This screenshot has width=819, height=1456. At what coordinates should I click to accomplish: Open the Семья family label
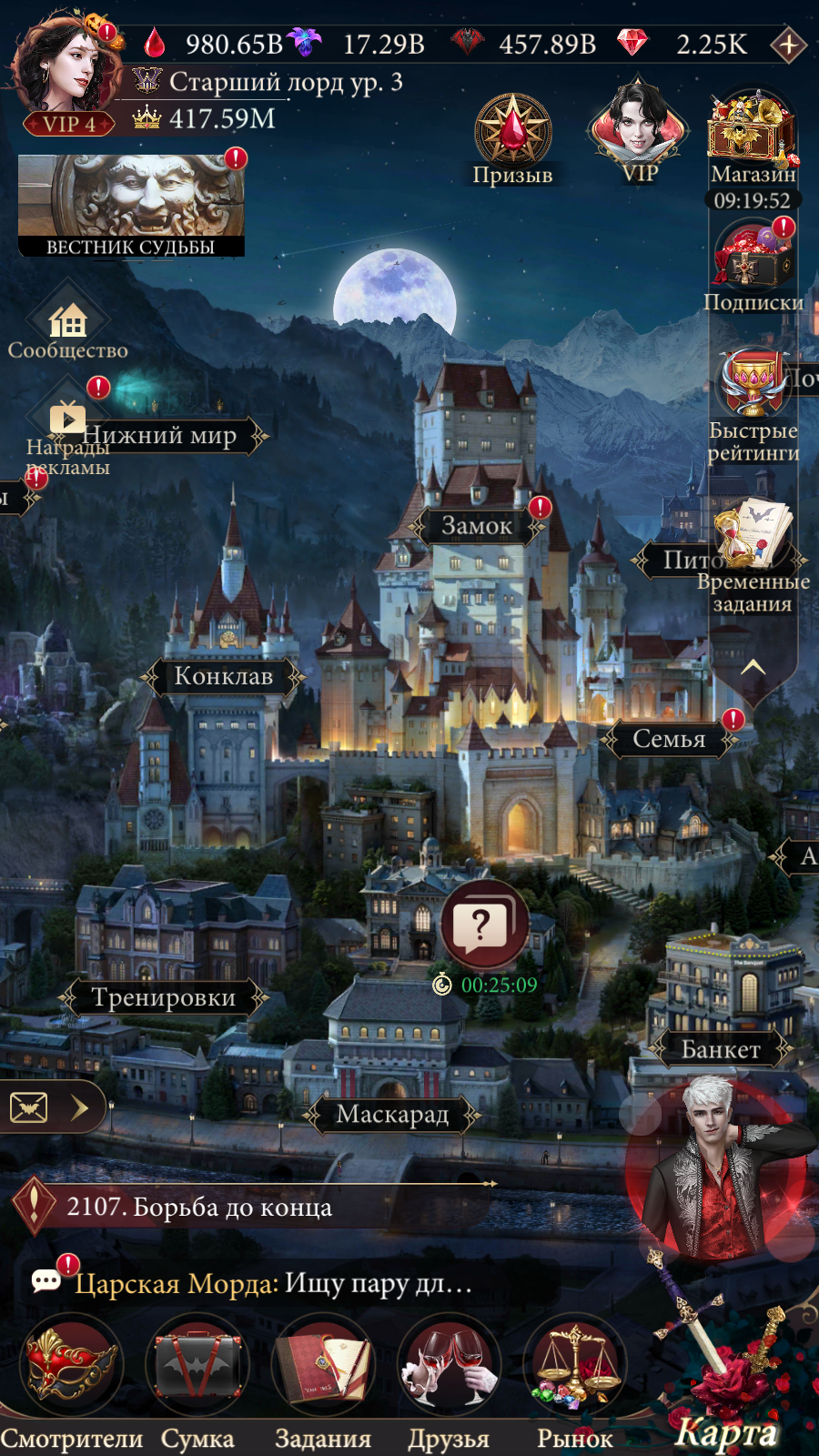pos(669,739)
